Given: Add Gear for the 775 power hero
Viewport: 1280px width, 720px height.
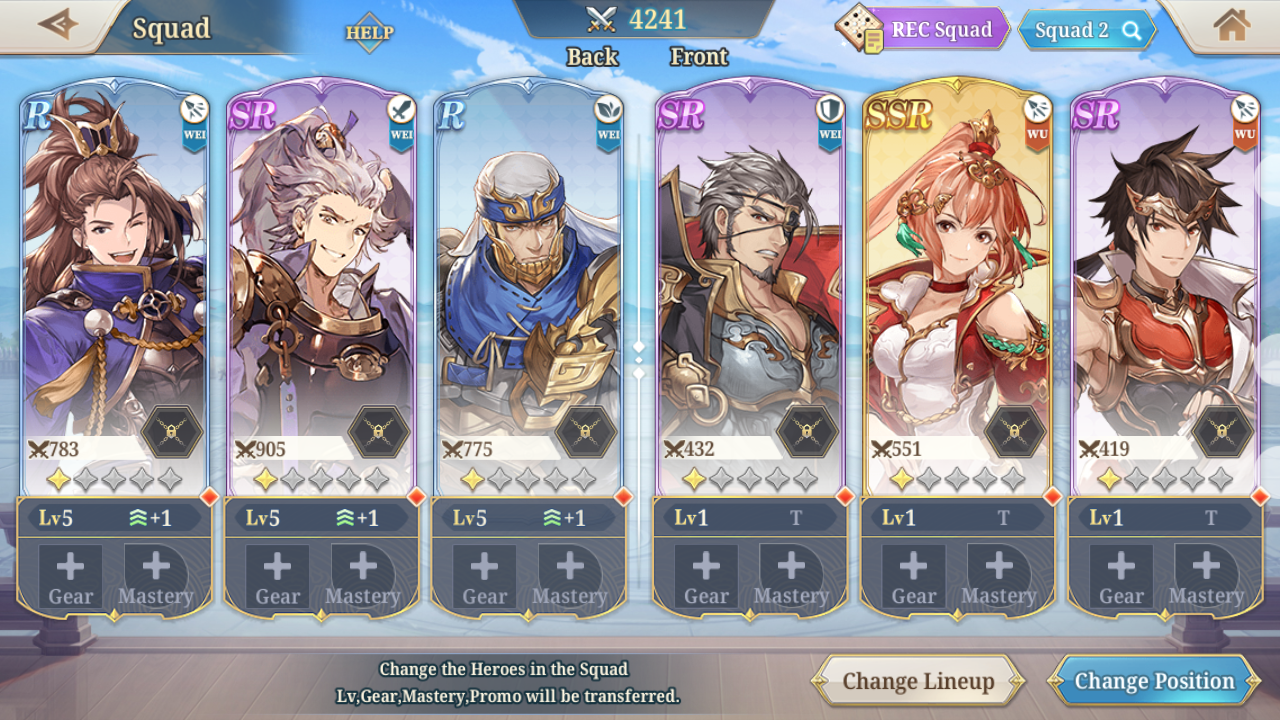Looking at the screenshot, I should pos(484,577).
